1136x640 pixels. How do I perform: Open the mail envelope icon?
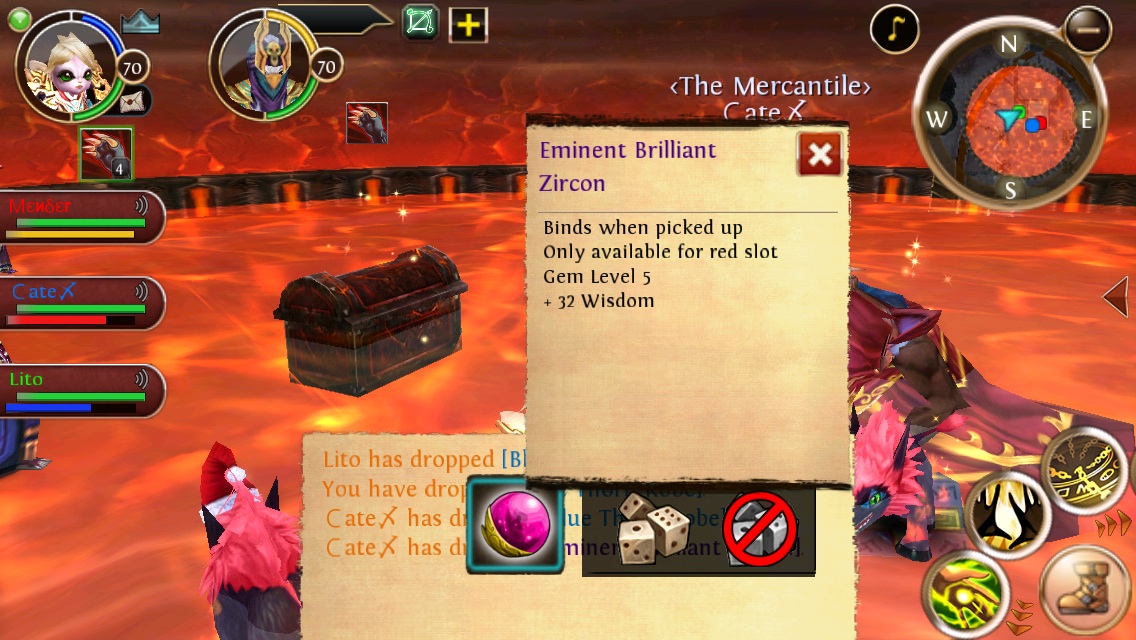pyautogui.click(x=133, y=100)
